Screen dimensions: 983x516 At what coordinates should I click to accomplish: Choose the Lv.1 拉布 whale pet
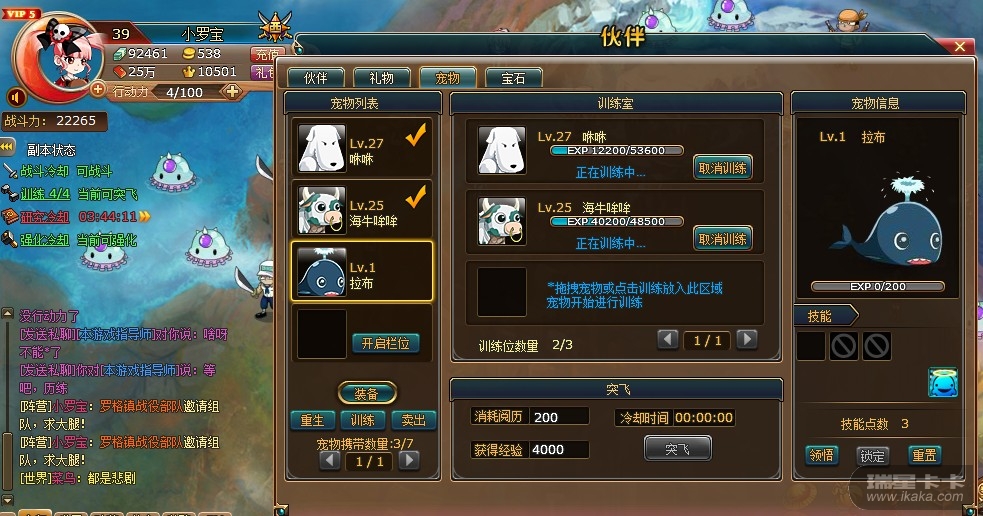pyautogui.click(x=362, y=270)
